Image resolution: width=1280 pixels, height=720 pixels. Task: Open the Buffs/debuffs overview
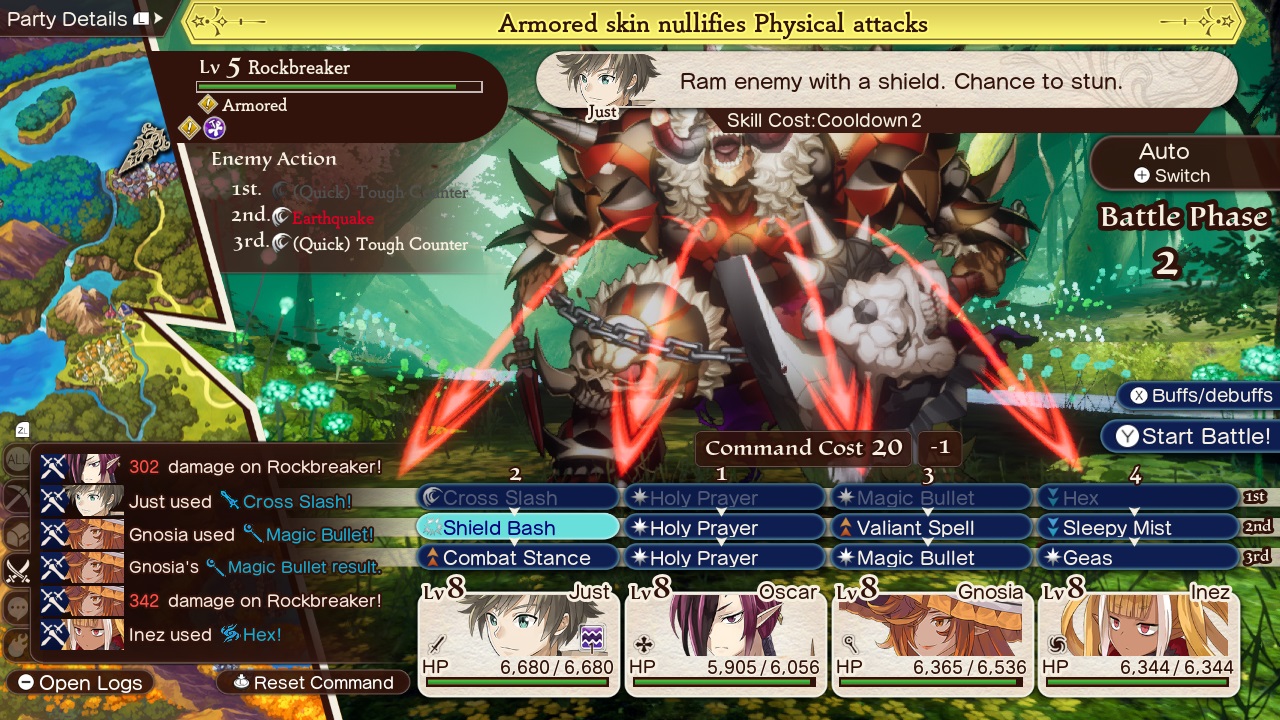1196,396
